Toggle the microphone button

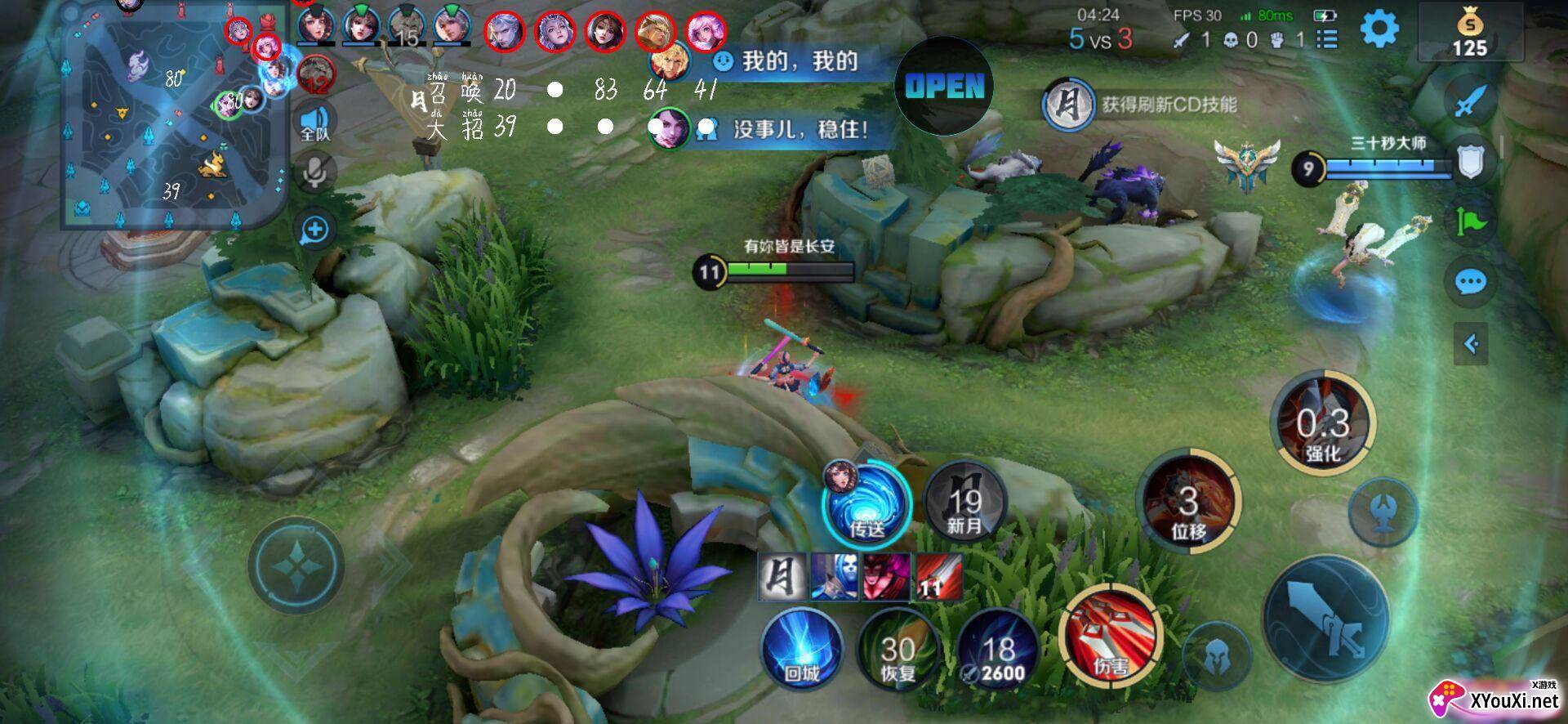coord(314,172)
